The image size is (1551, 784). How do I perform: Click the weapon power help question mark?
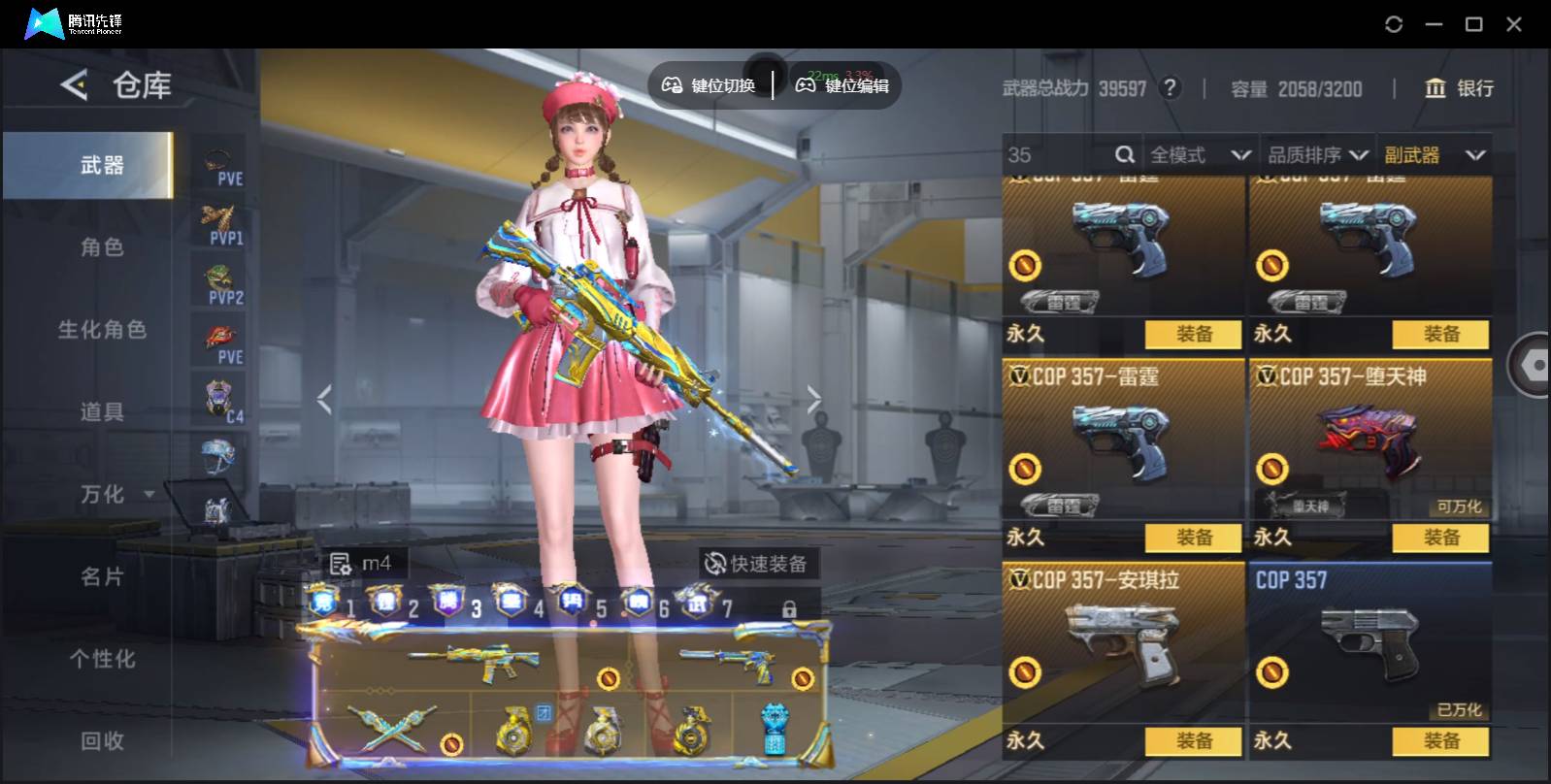tap(1171, 88)
